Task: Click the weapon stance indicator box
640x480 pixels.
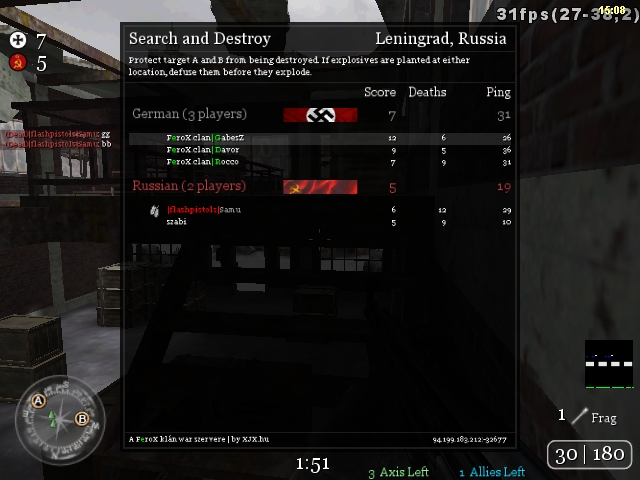Action: 609,365
